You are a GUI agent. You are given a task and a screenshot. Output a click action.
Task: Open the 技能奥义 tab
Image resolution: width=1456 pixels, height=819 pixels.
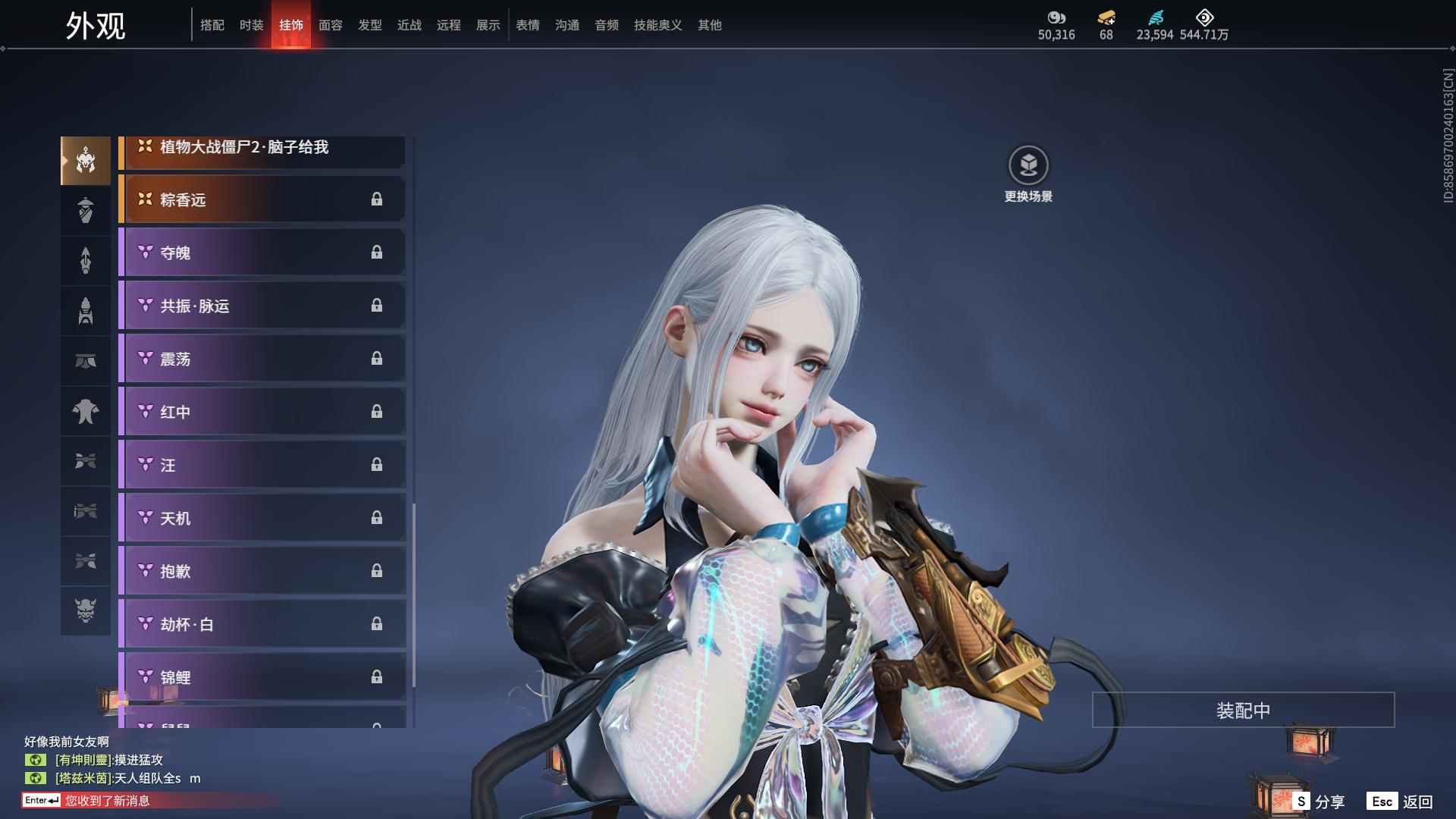pyautogui.click(x=657, y=25)
